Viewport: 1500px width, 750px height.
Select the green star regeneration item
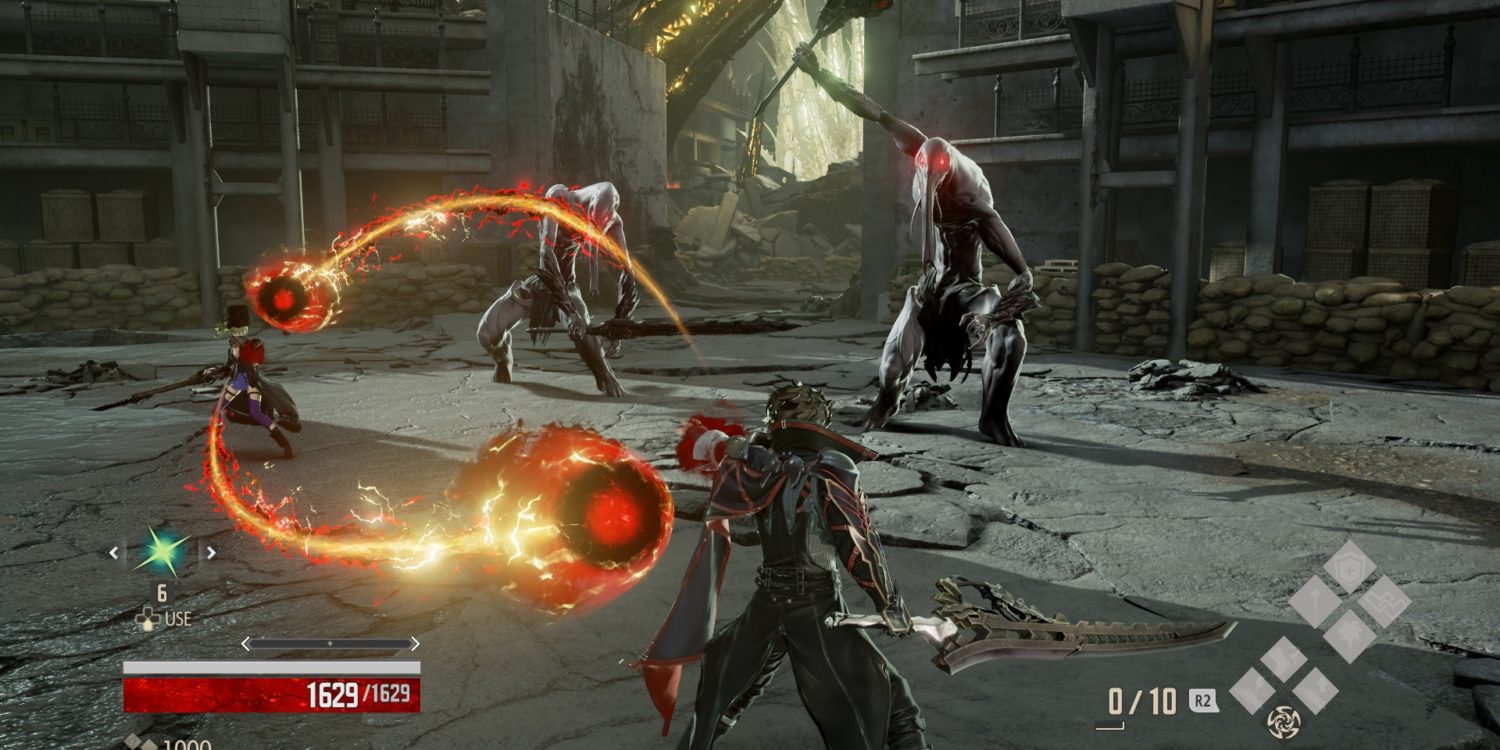(x=162, y=552)
